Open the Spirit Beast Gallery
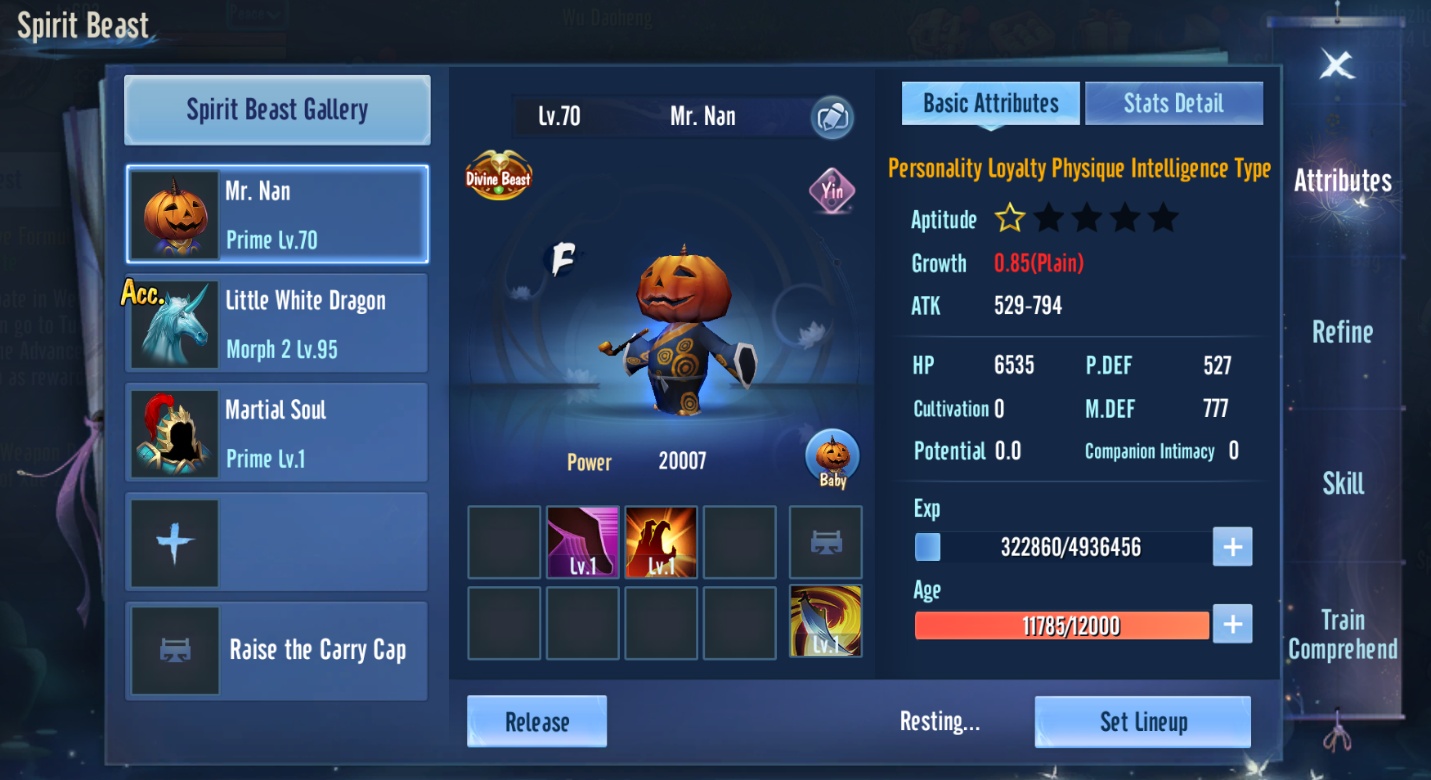The width and height of the screenshot is (1431, 780). [x=277, y=110]
